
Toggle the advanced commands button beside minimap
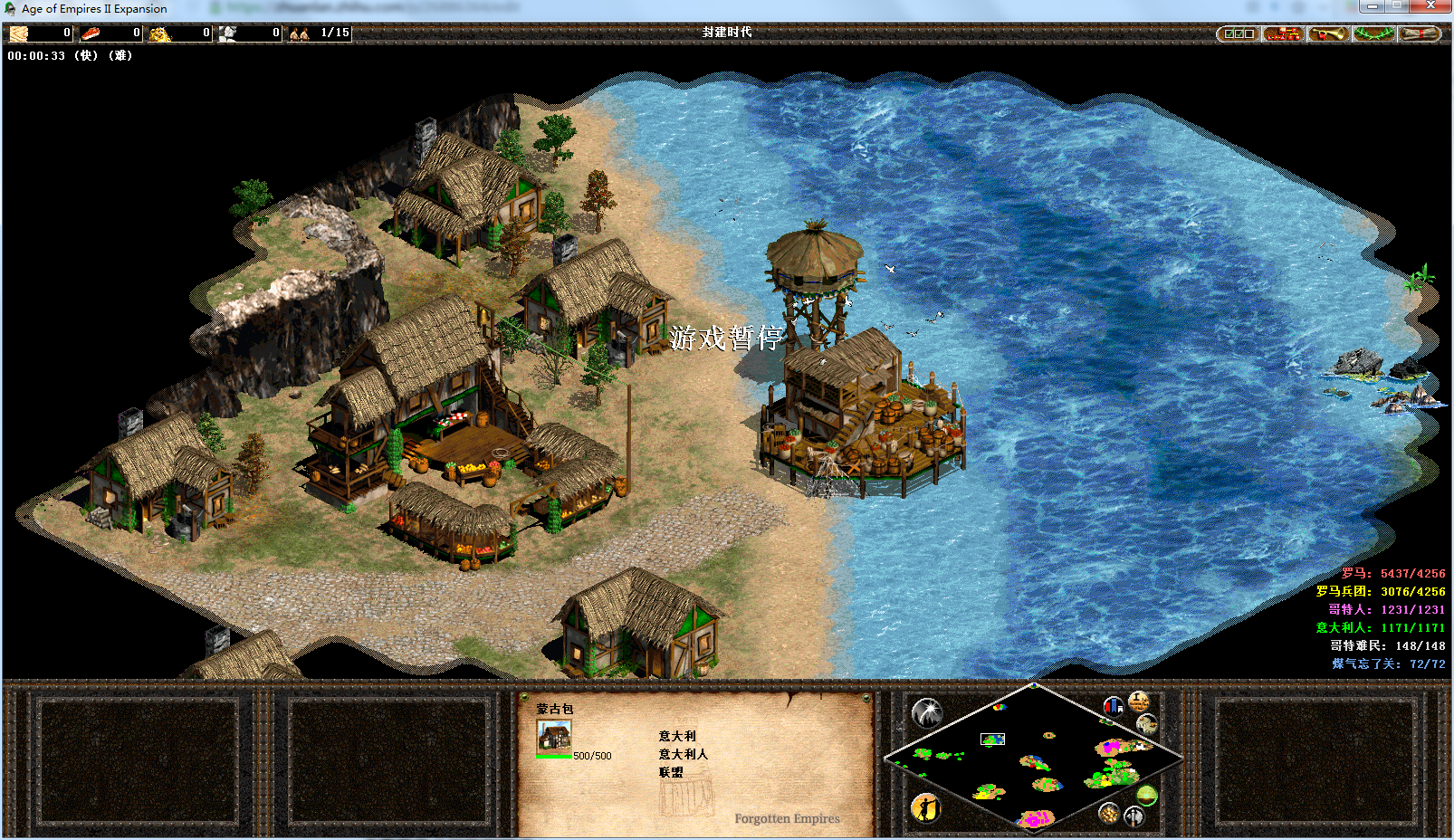point(1138,701)
